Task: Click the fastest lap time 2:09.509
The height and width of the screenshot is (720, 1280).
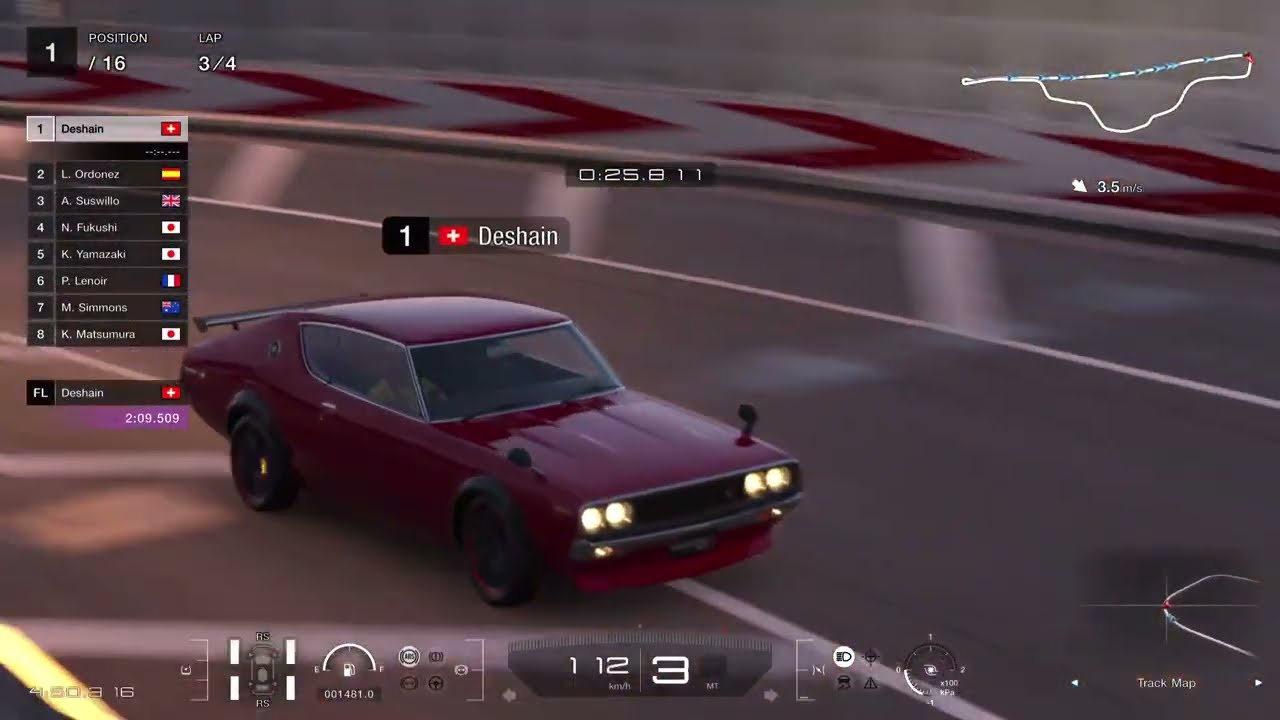Action: (x=150, y=418)
